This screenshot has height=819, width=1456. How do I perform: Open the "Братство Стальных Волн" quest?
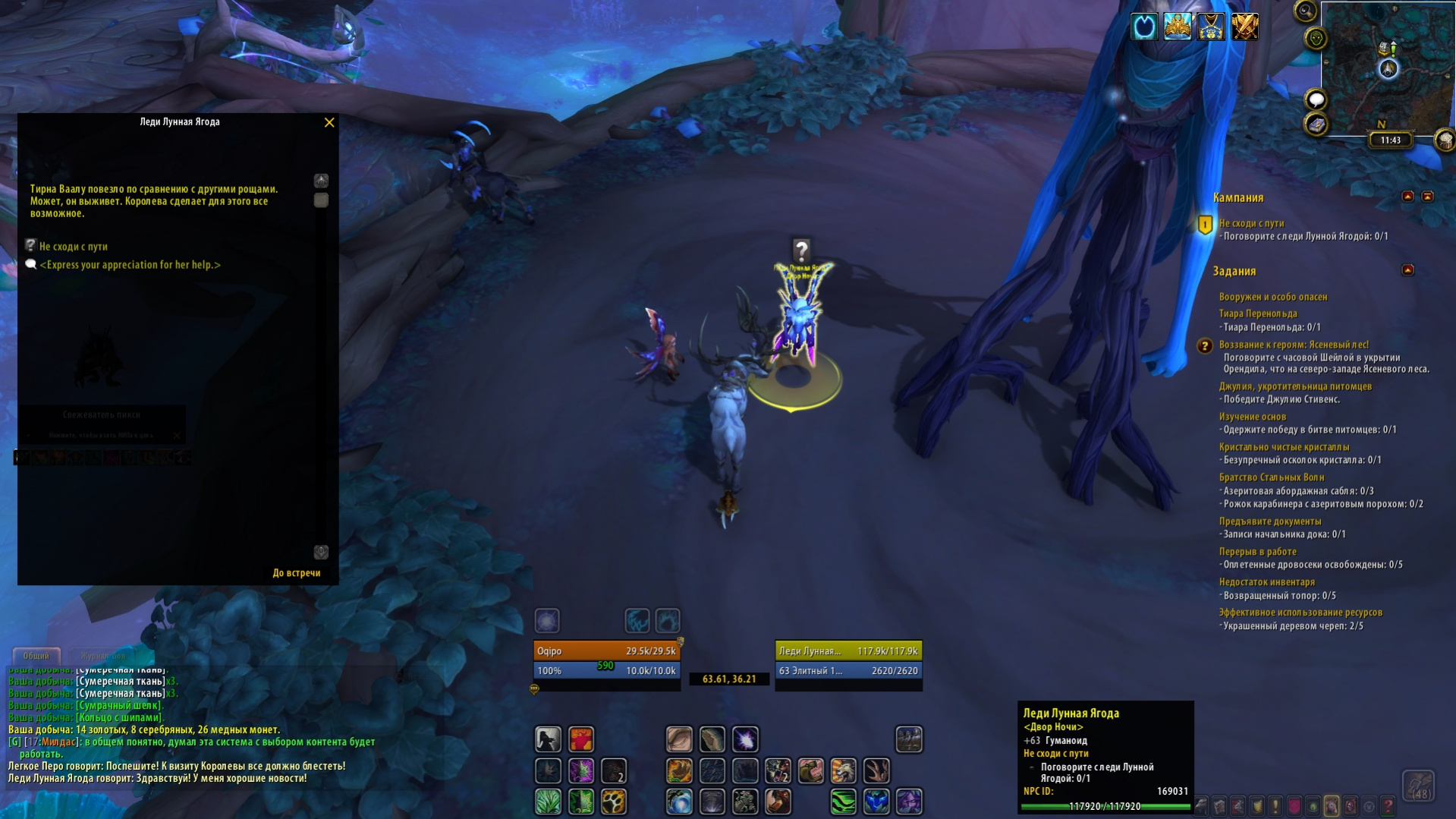pyautogui.click(x=1271, y=477)
